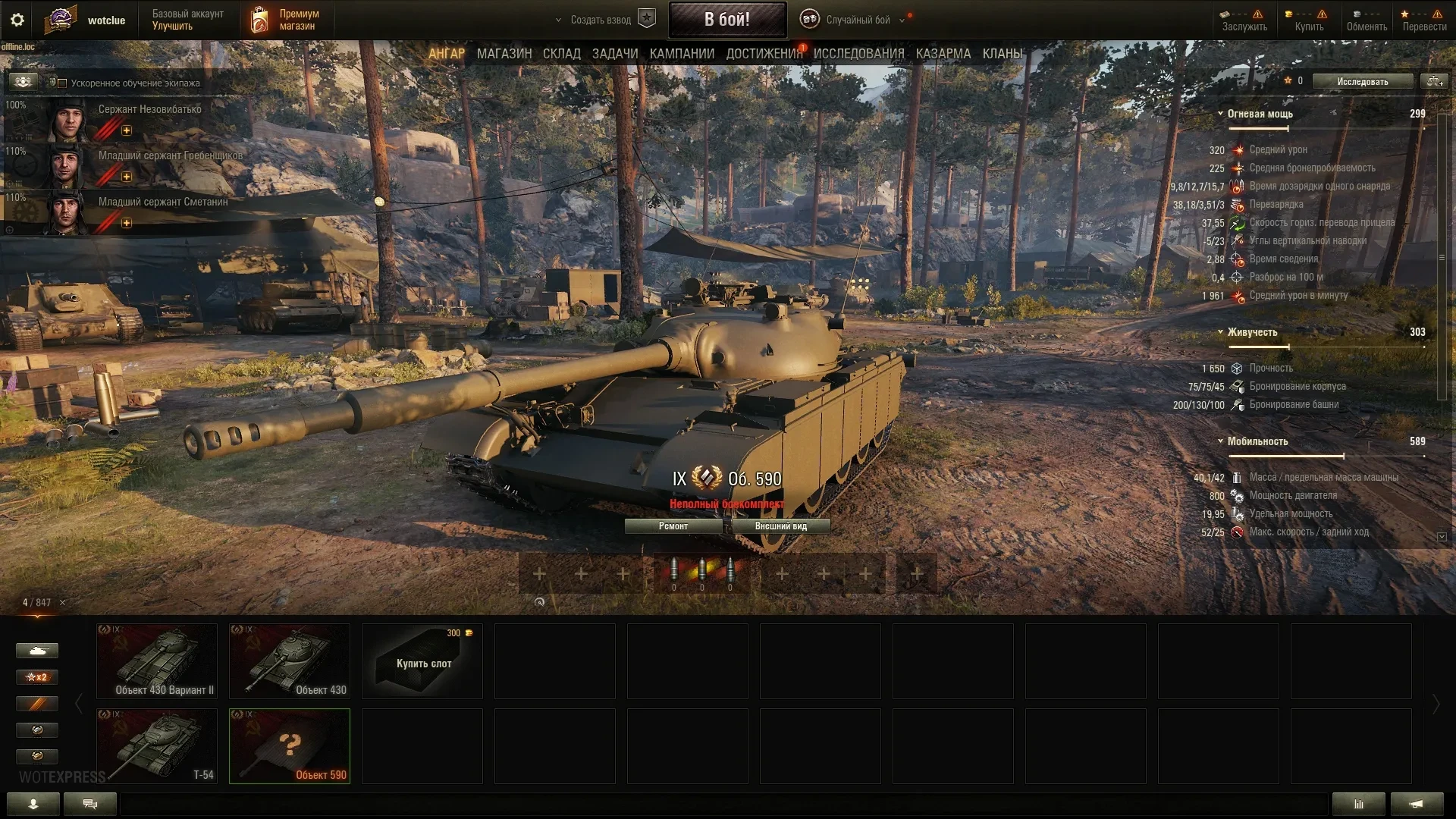Start battle with the В бой! button
Image resolution: width=1456 pixels, height=819 pixels.
[726, 20]
